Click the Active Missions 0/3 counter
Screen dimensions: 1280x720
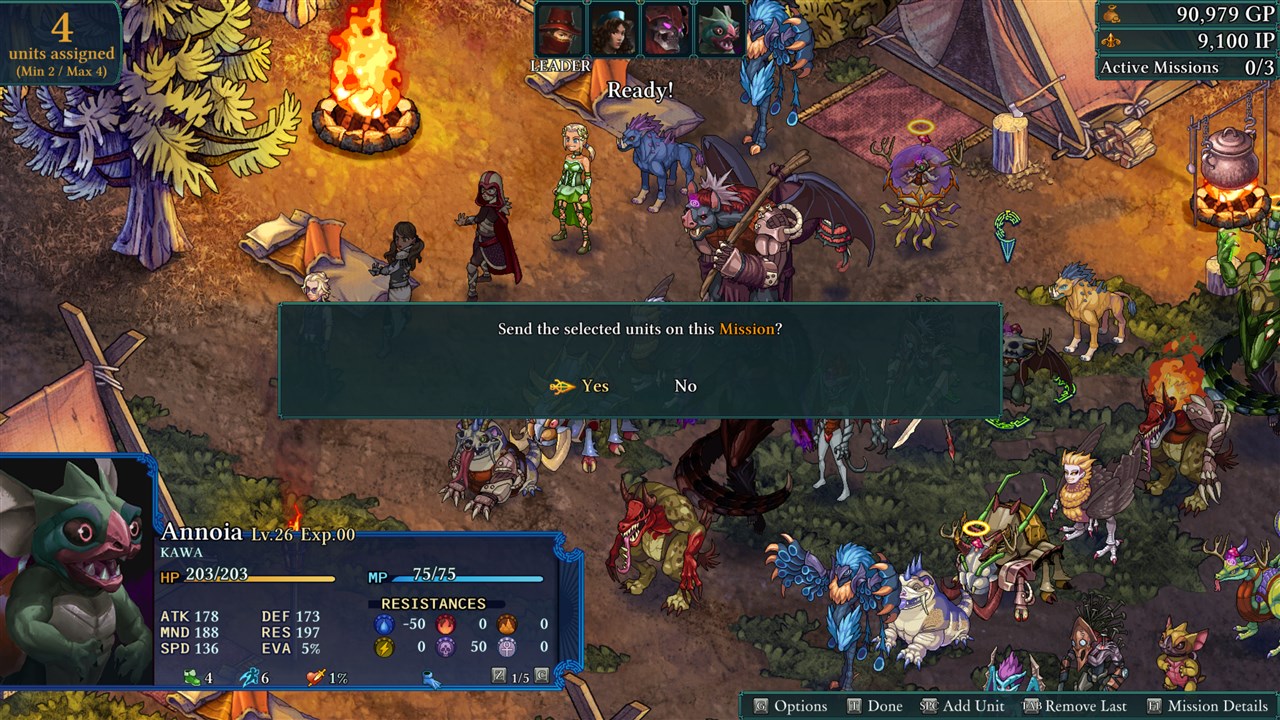tap(1184, 67)
